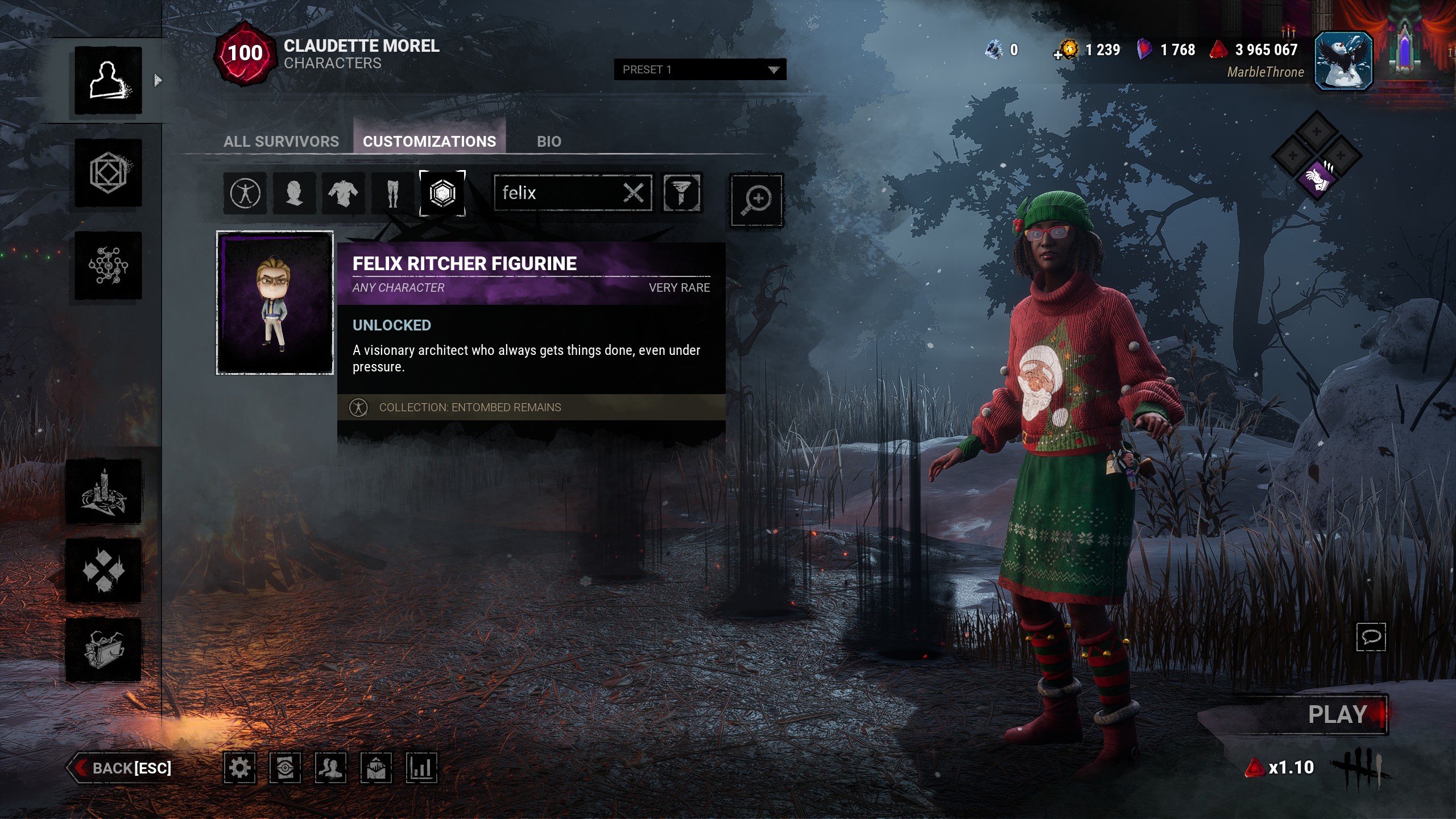Screen dimensions: 1456x819
Task: Select the Customizations tab
Action: coord(429,142)
